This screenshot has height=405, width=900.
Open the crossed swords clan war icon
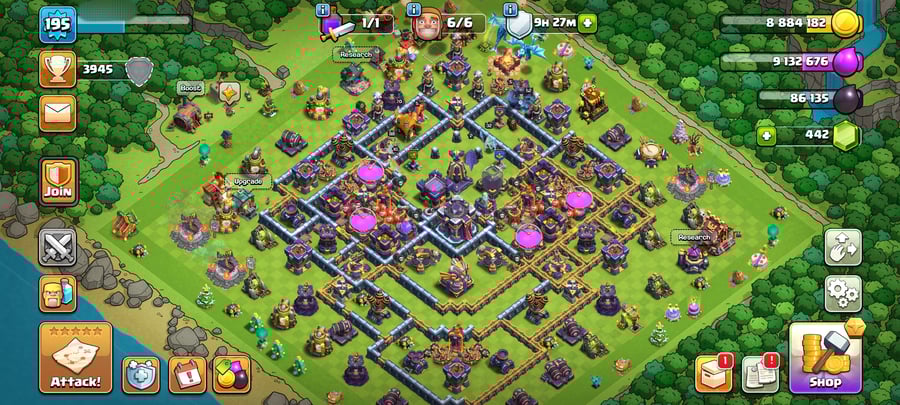coord(58,247)
